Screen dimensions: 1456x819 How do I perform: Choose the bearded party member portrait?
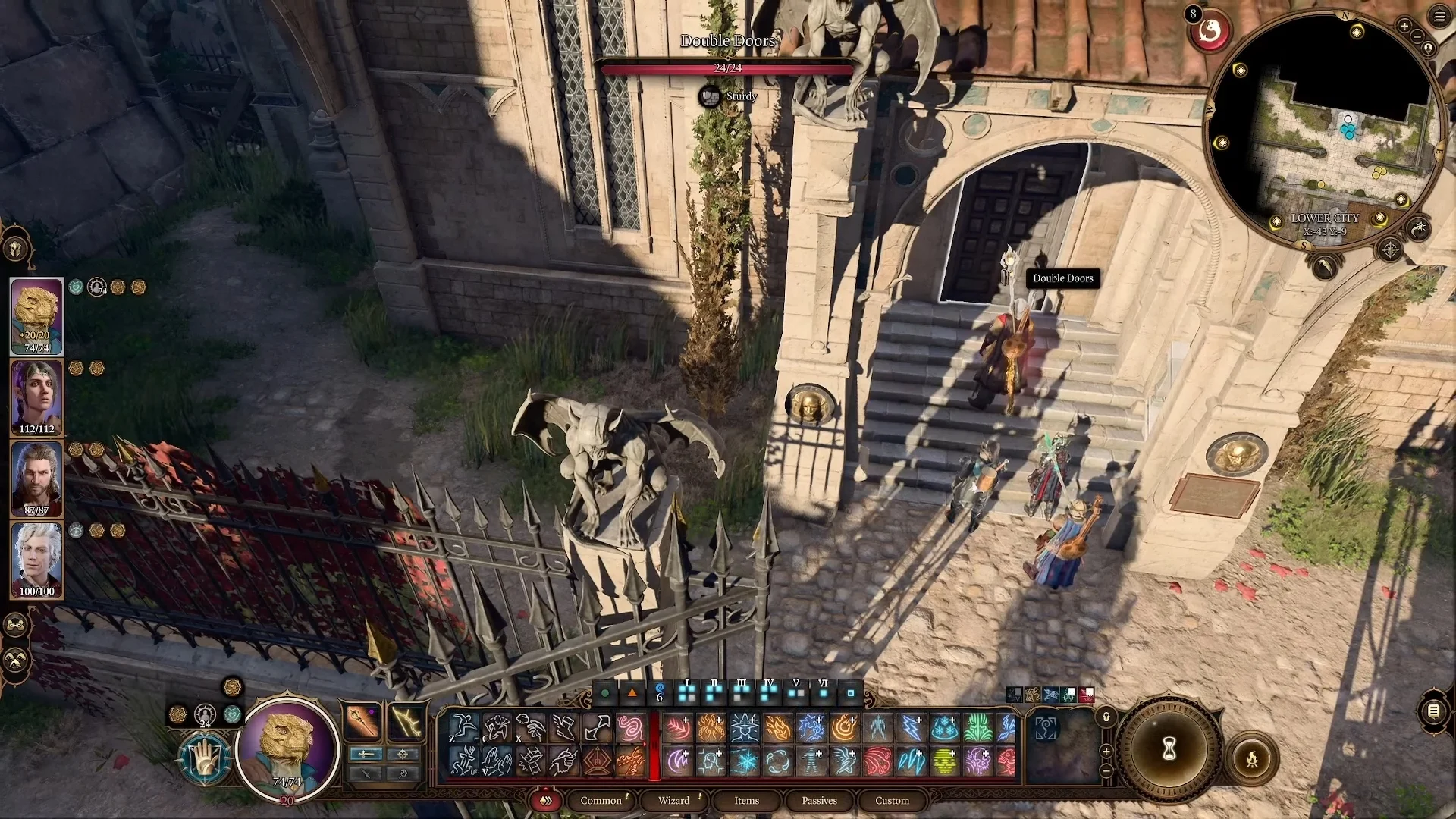point(36,479)
